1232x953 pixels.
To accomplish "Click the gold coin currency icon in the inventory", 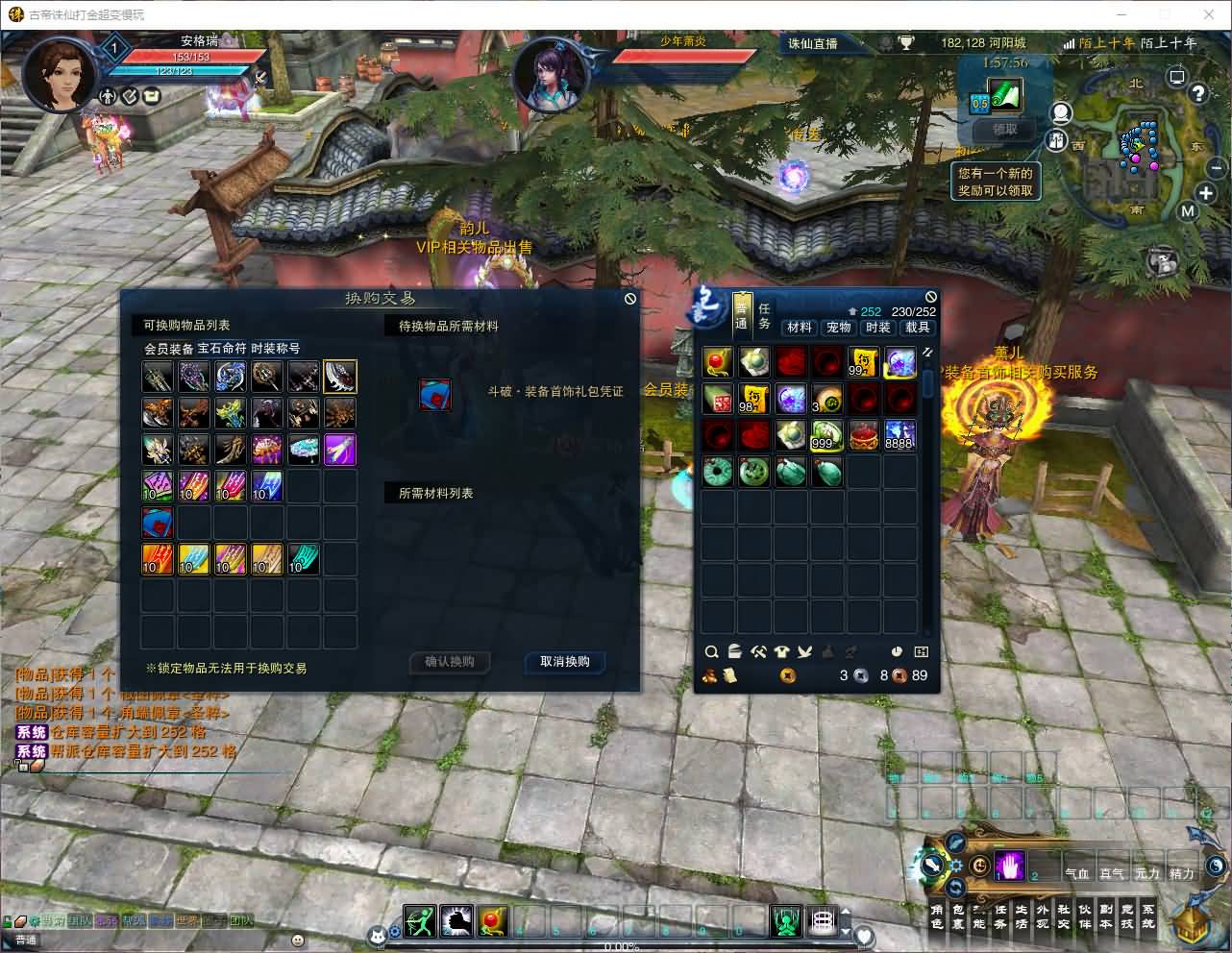I will (788, 675).
